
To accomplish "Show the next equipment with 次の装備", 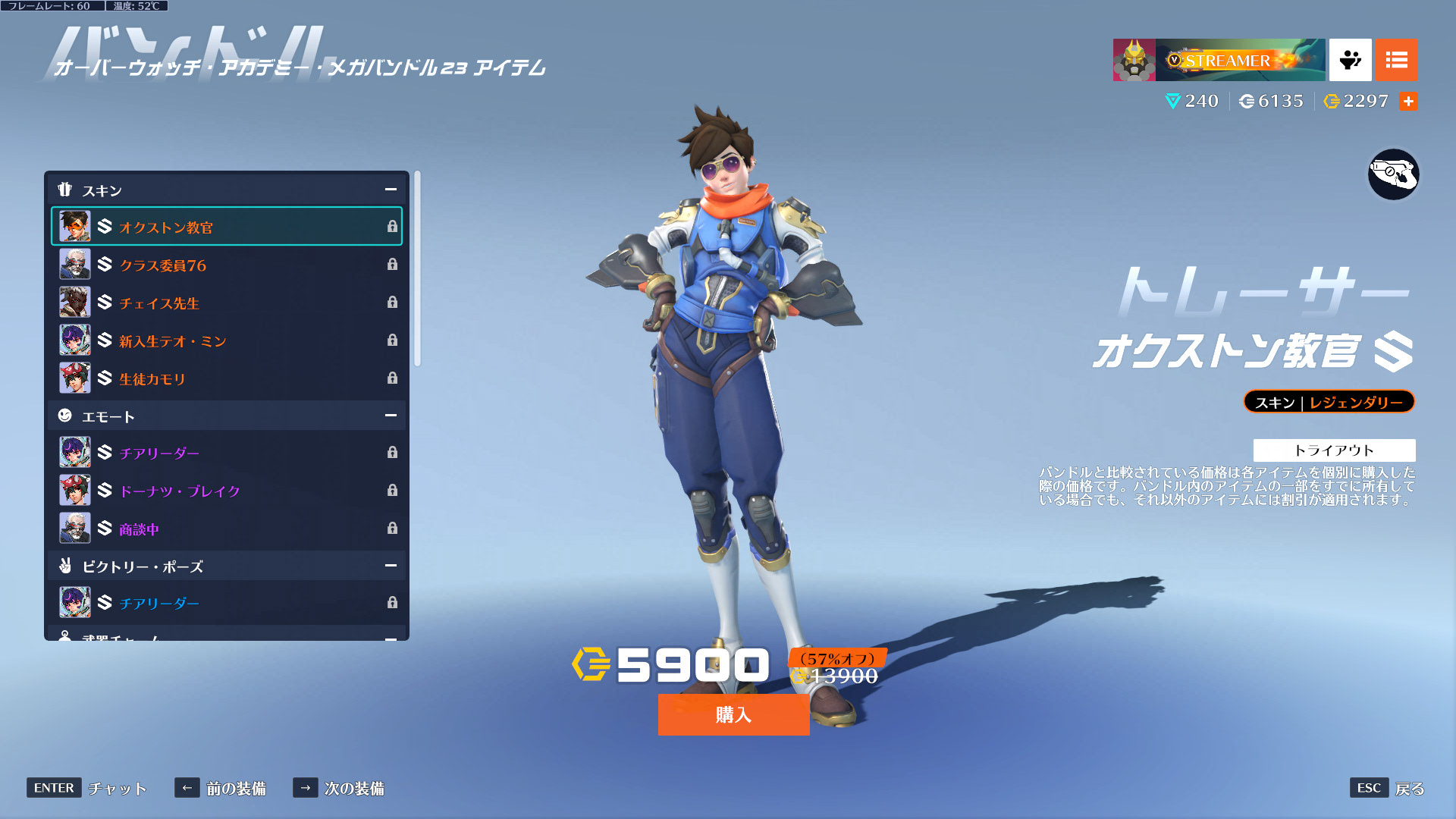I will coord(339,788).
